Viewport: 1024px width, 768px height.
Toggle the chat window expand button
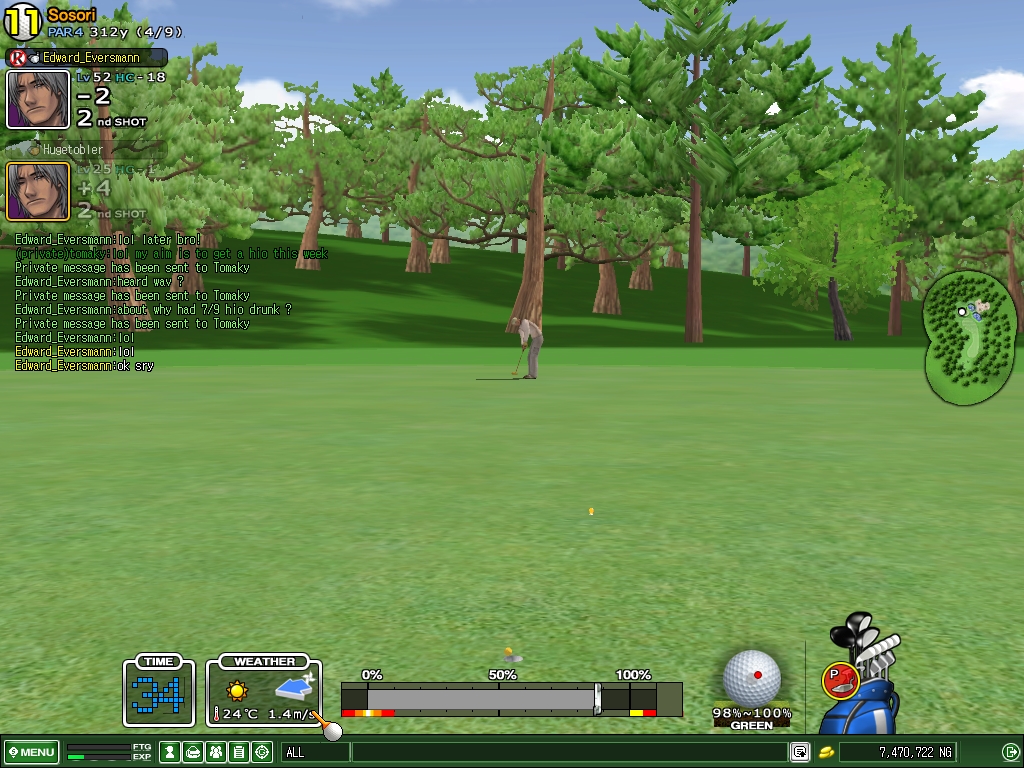pos(800,752)
